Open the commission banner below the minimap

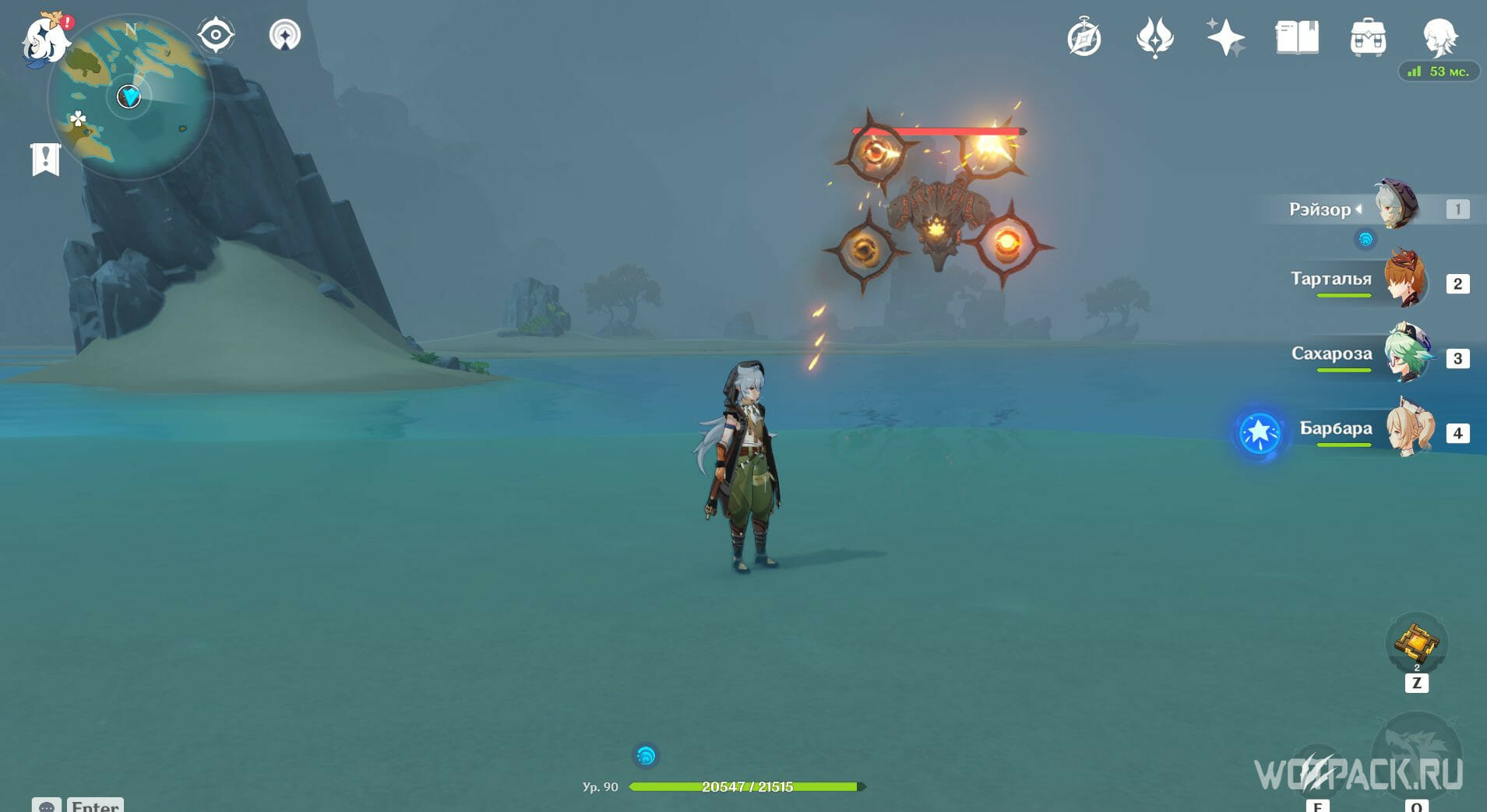[x=47, y=156]
